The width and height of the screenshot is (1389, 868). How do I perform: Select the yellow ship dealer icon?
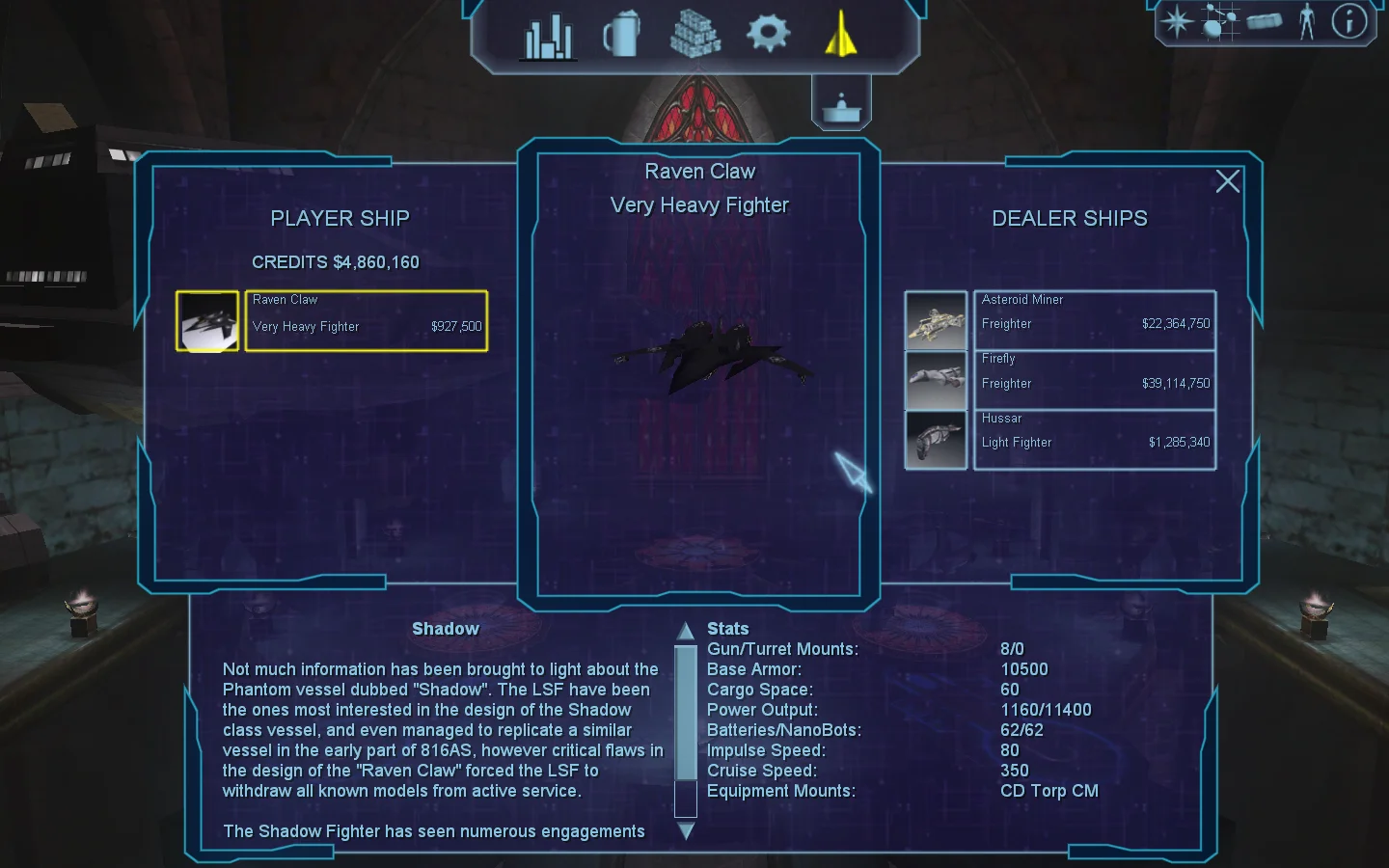pyautogui.click(x=841, y=34)
